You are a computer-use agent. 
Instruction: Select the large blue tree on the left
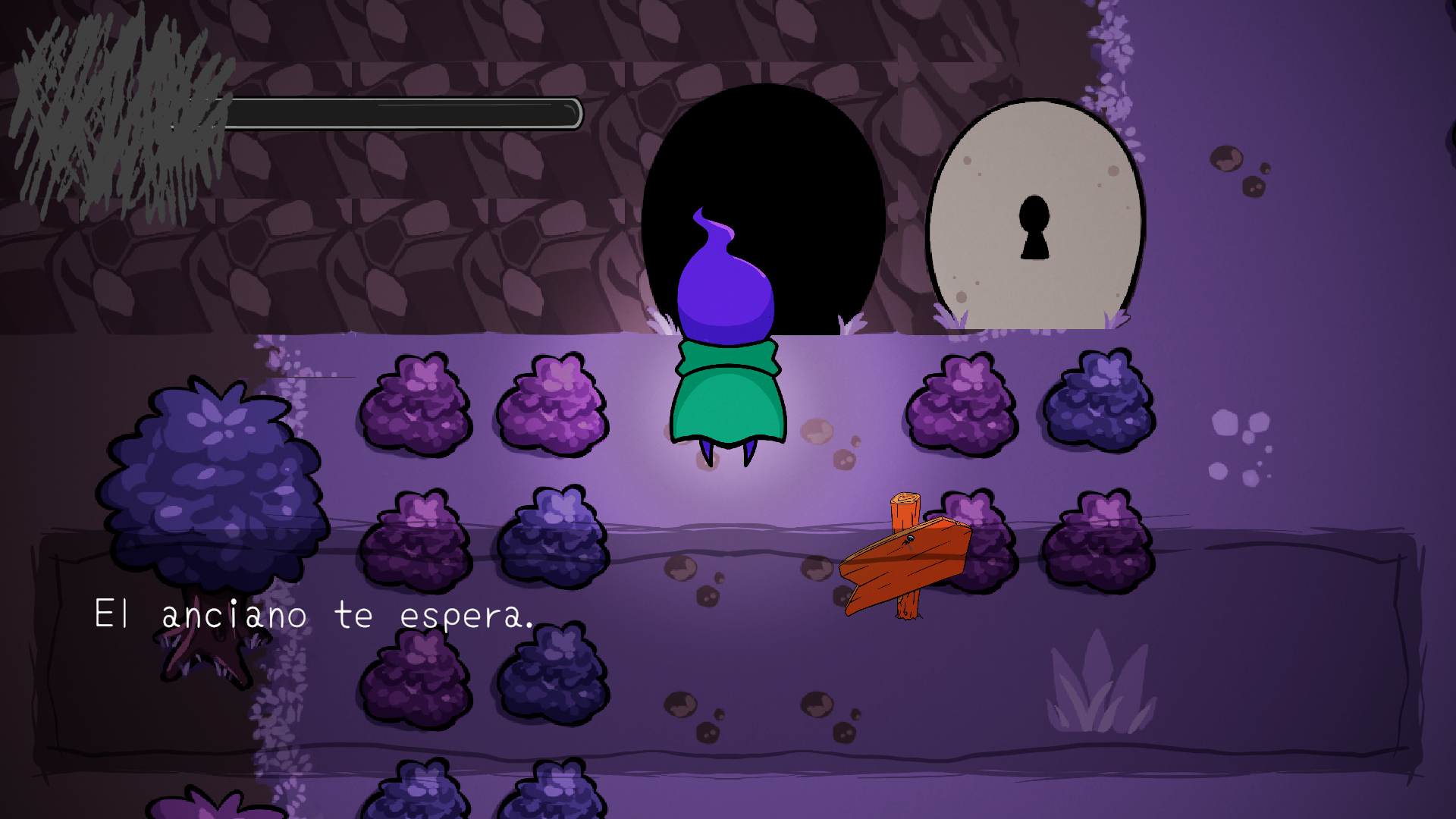(212, 470)
